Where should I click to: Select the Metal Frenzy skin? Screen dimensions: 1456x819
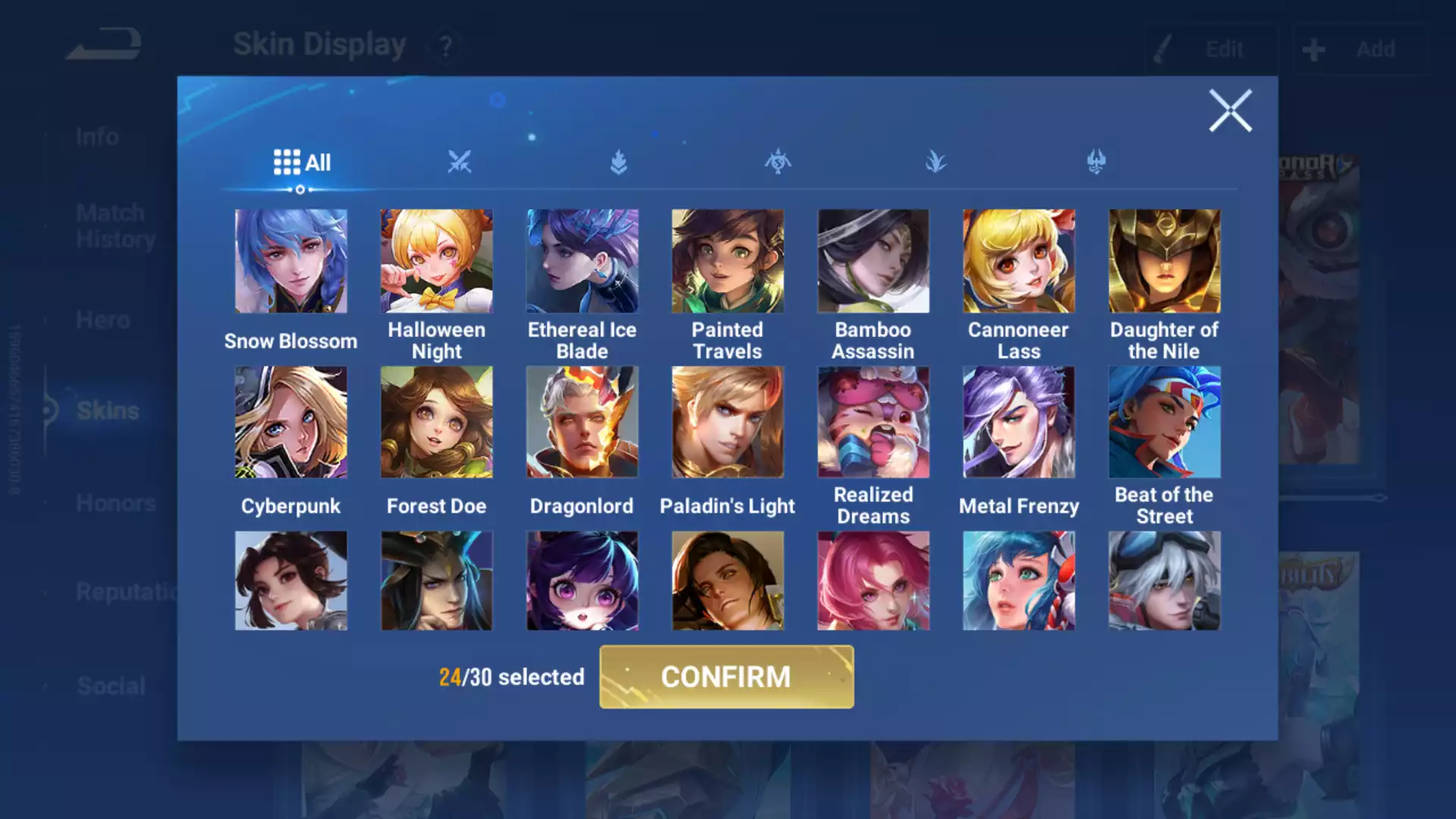point(1018,422)
